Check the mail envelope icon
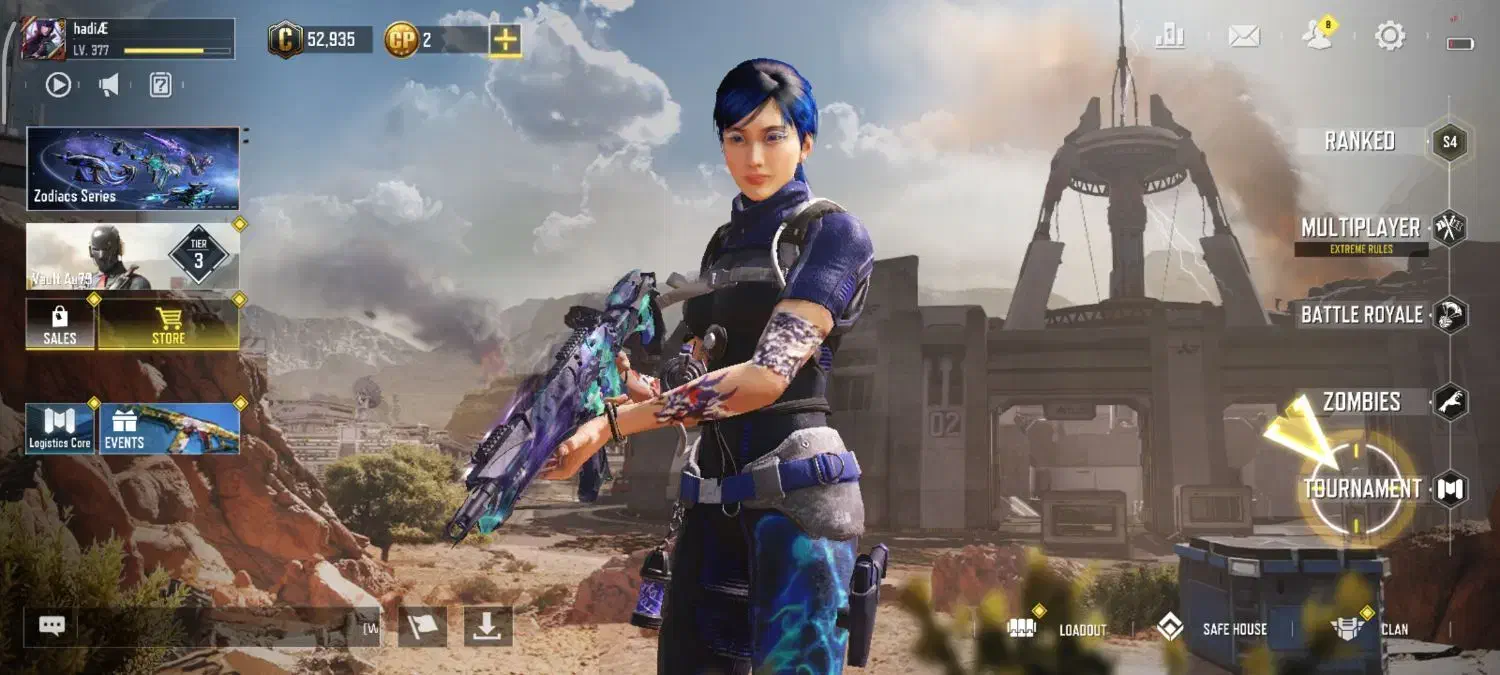 coord(1243,37)
